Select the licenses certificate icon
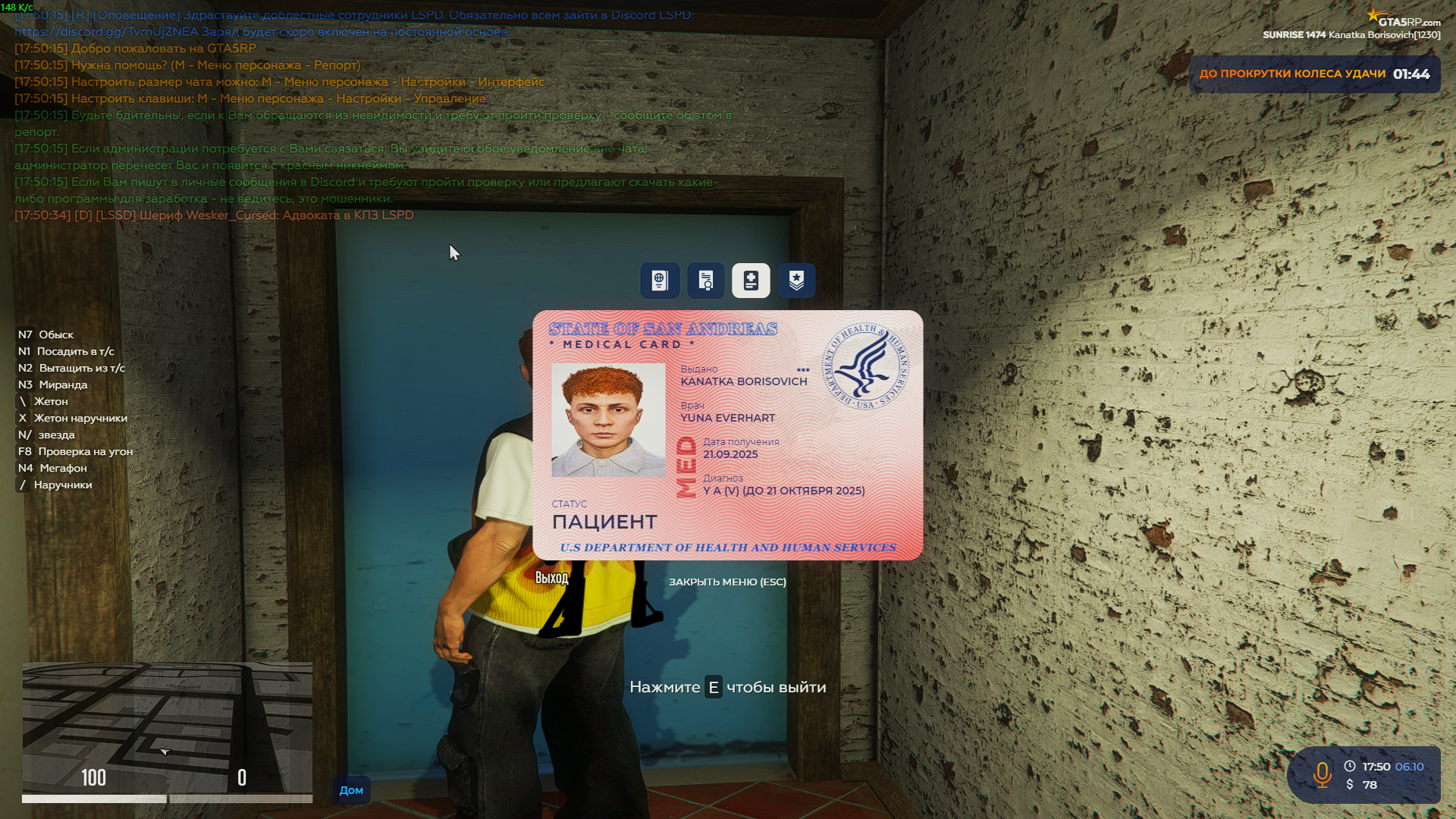Screen dimensions: 1456x819 tap(704, 280)
